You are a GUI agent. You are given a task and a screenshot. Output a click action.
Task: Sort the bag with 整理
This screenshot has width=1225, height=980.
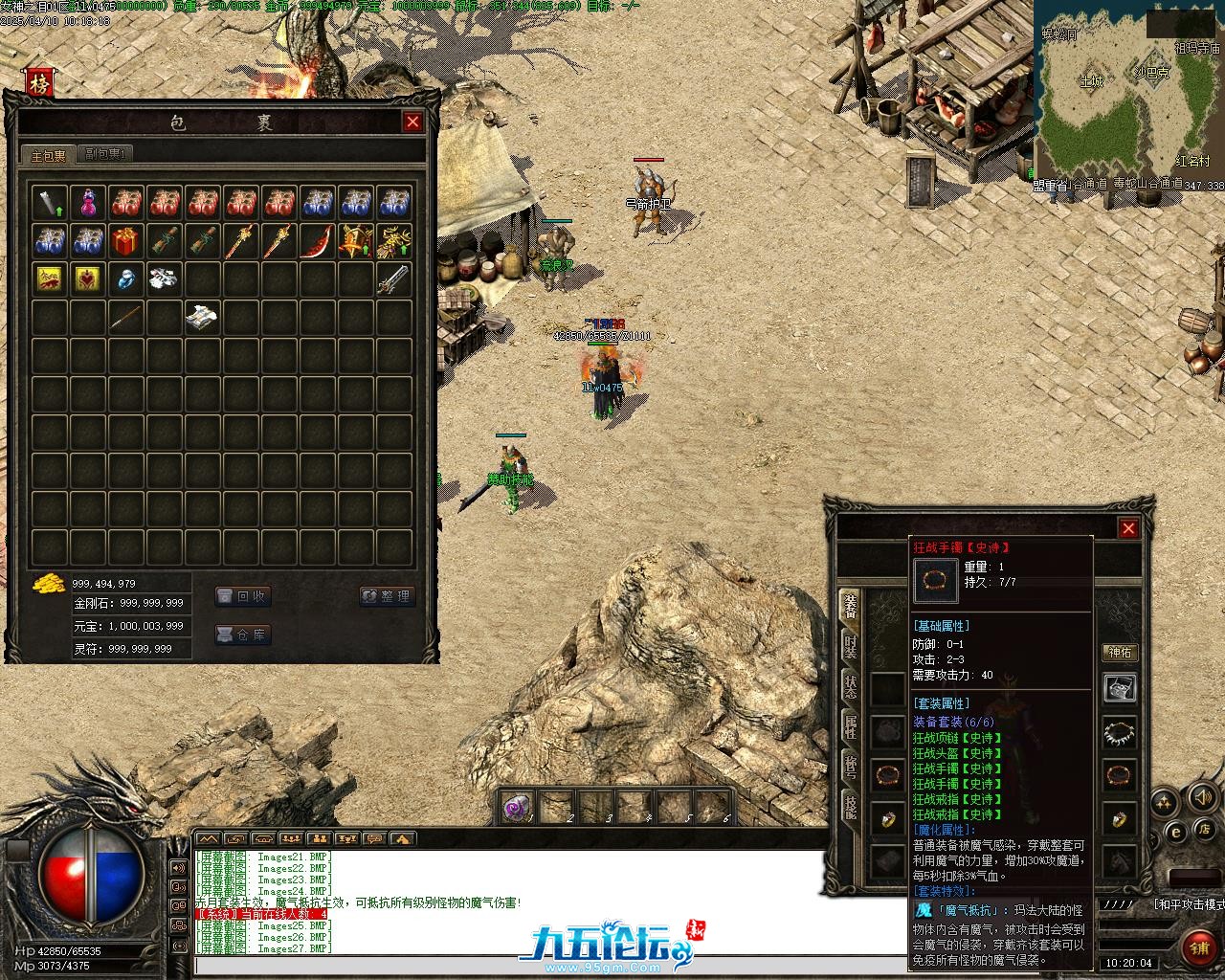[387, 596]
